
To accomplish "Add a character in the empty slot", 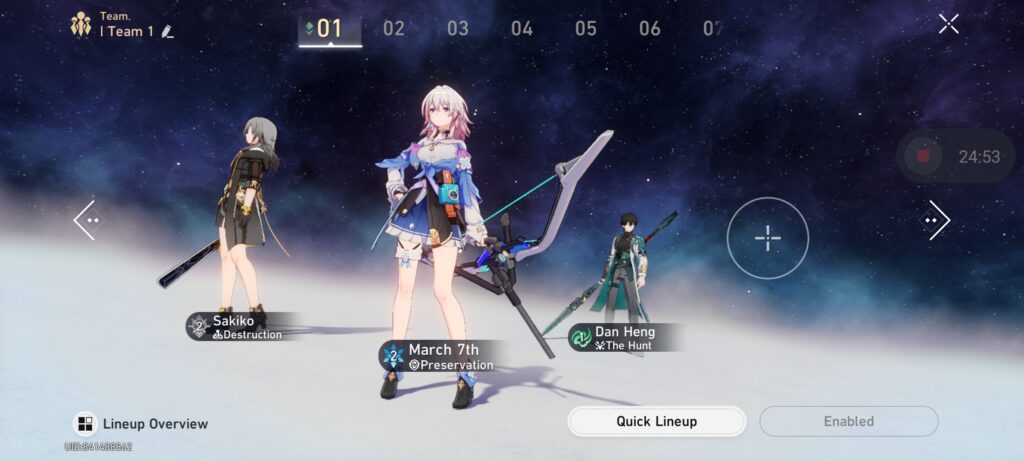I will coord(767,238).
